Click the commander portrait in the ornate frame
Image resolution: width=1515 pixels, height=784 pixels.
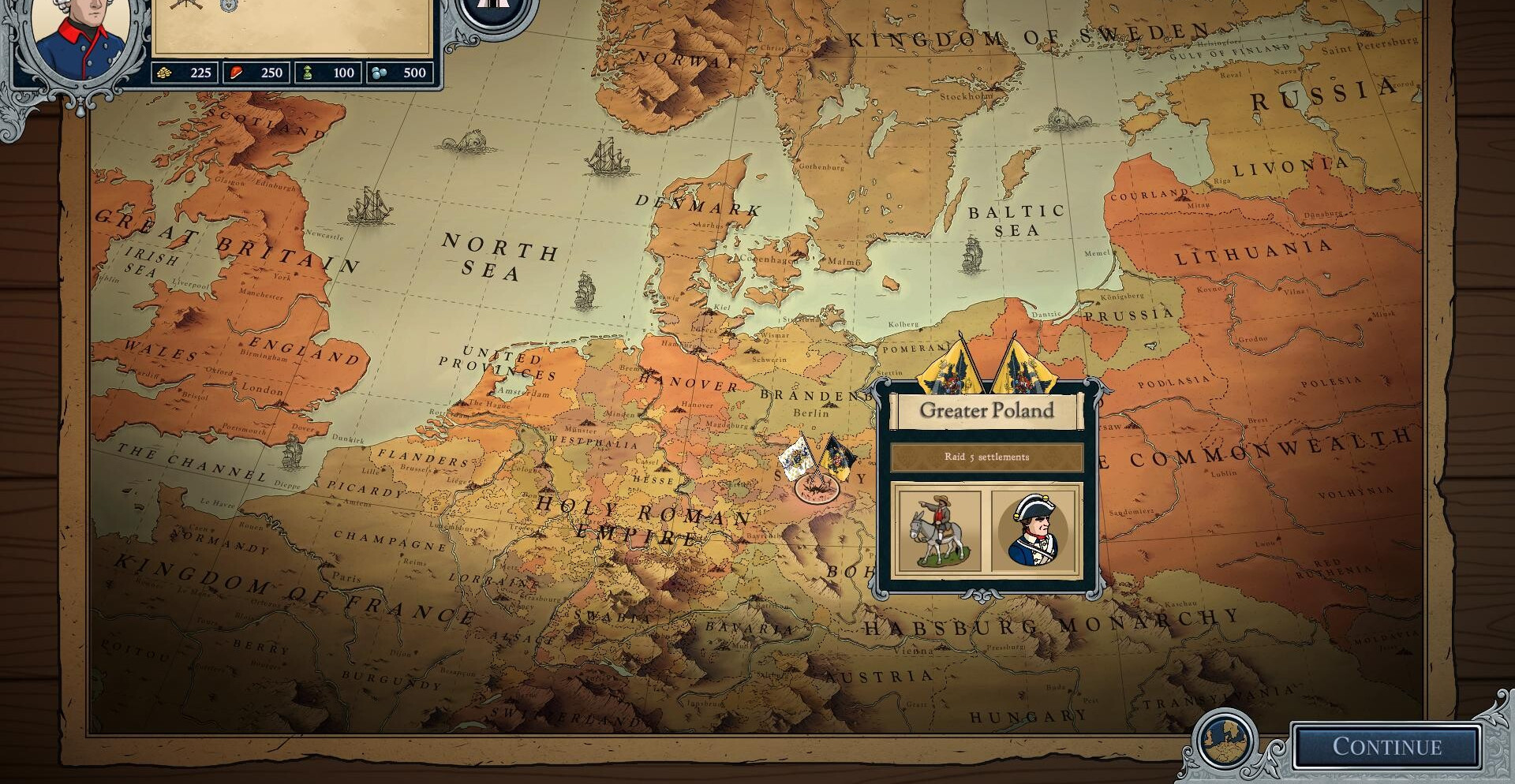pos(80,35)
